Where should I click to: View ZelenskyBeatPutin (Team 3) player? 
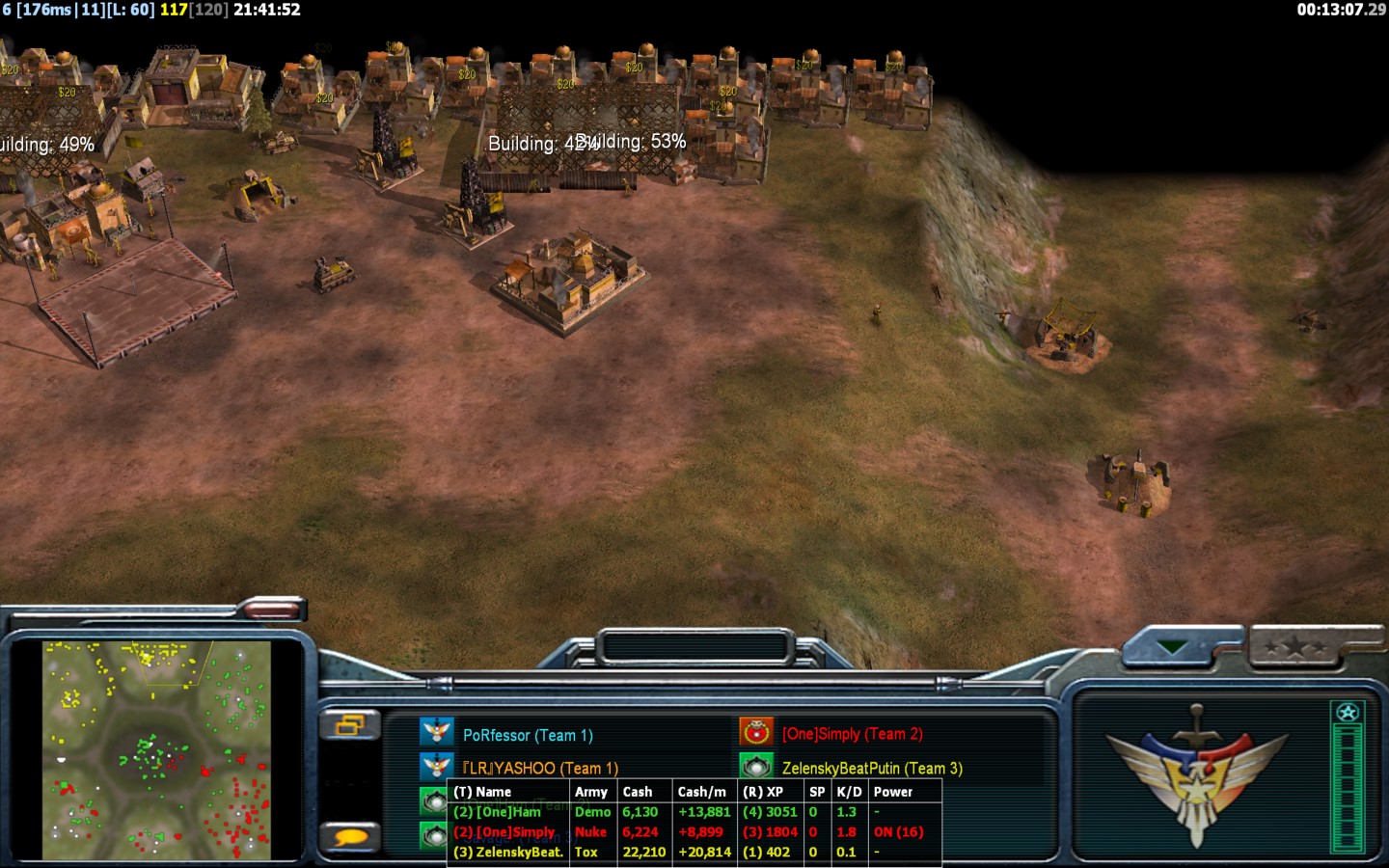click(x=871, y=768)
